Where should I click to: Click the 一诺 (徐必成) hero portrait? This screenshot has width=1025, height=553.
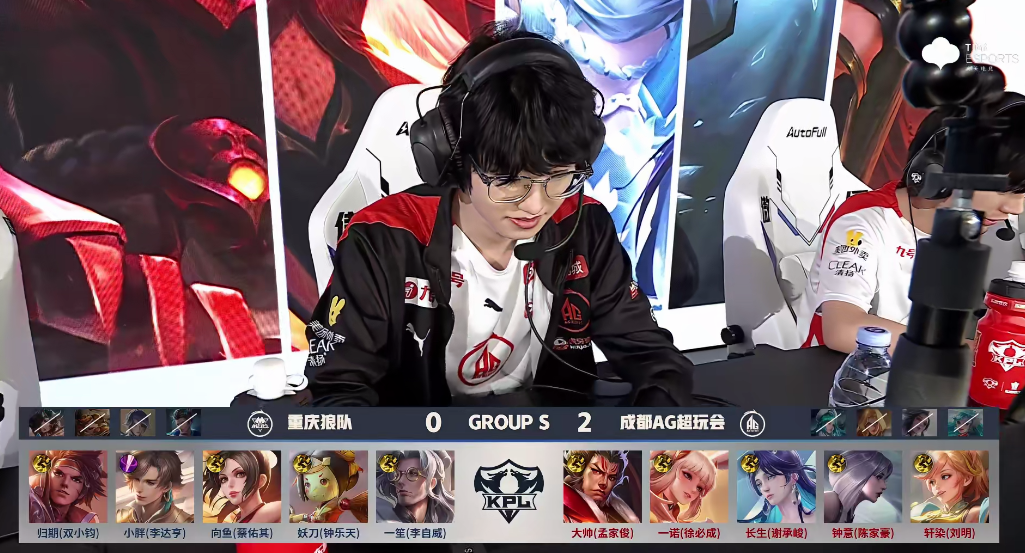[x=689, y=486]
